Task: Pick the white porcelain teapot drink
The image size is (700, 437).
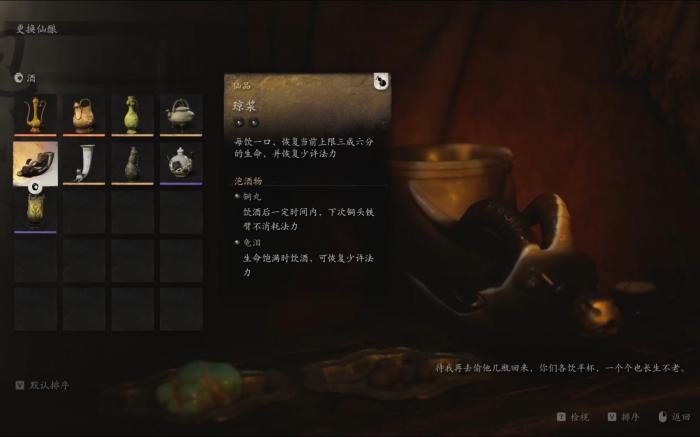Action: pos(180,163)
